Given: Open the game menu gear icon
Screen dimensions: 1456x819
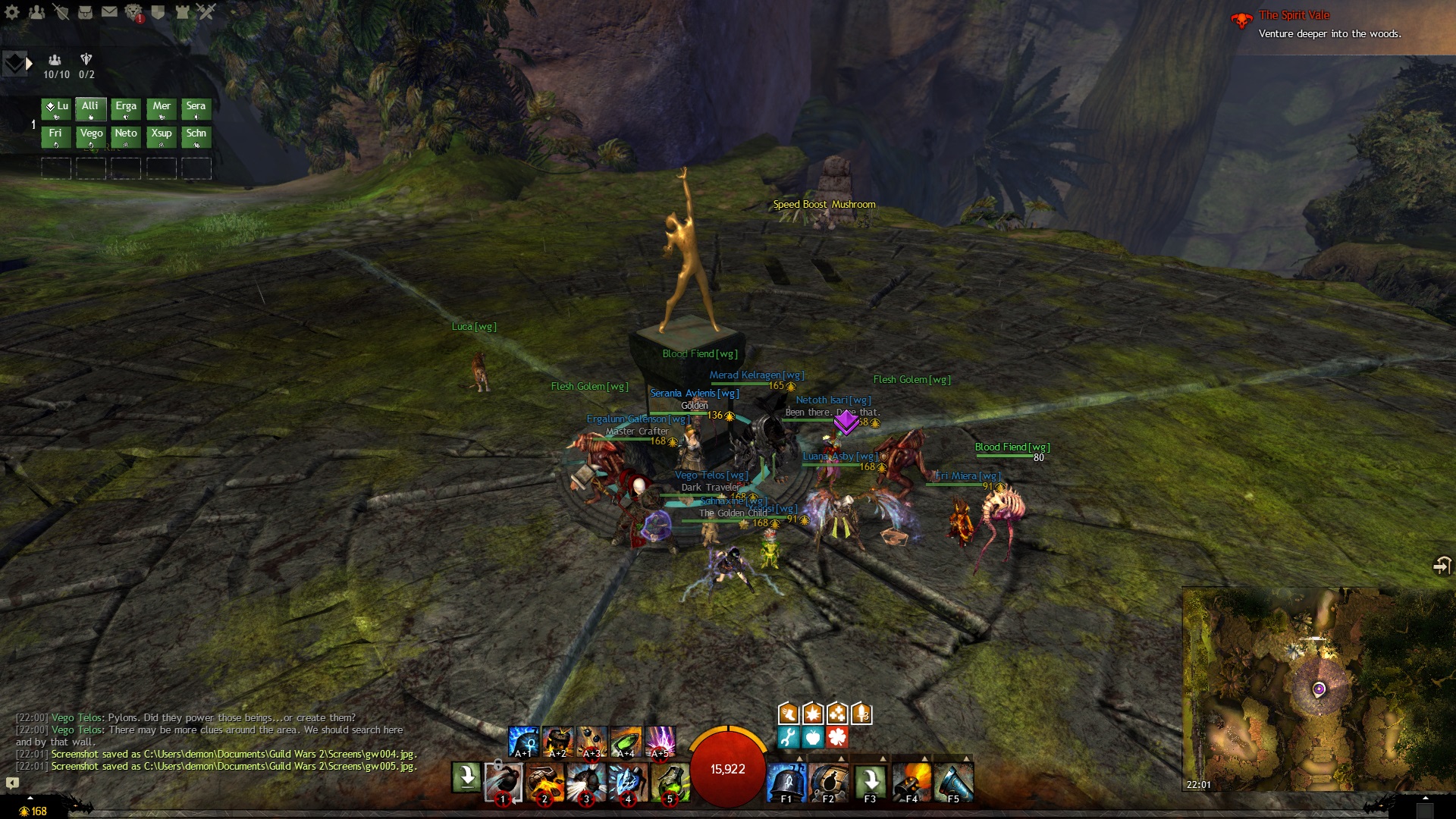Looking at the screenshot, I should 12,12.
